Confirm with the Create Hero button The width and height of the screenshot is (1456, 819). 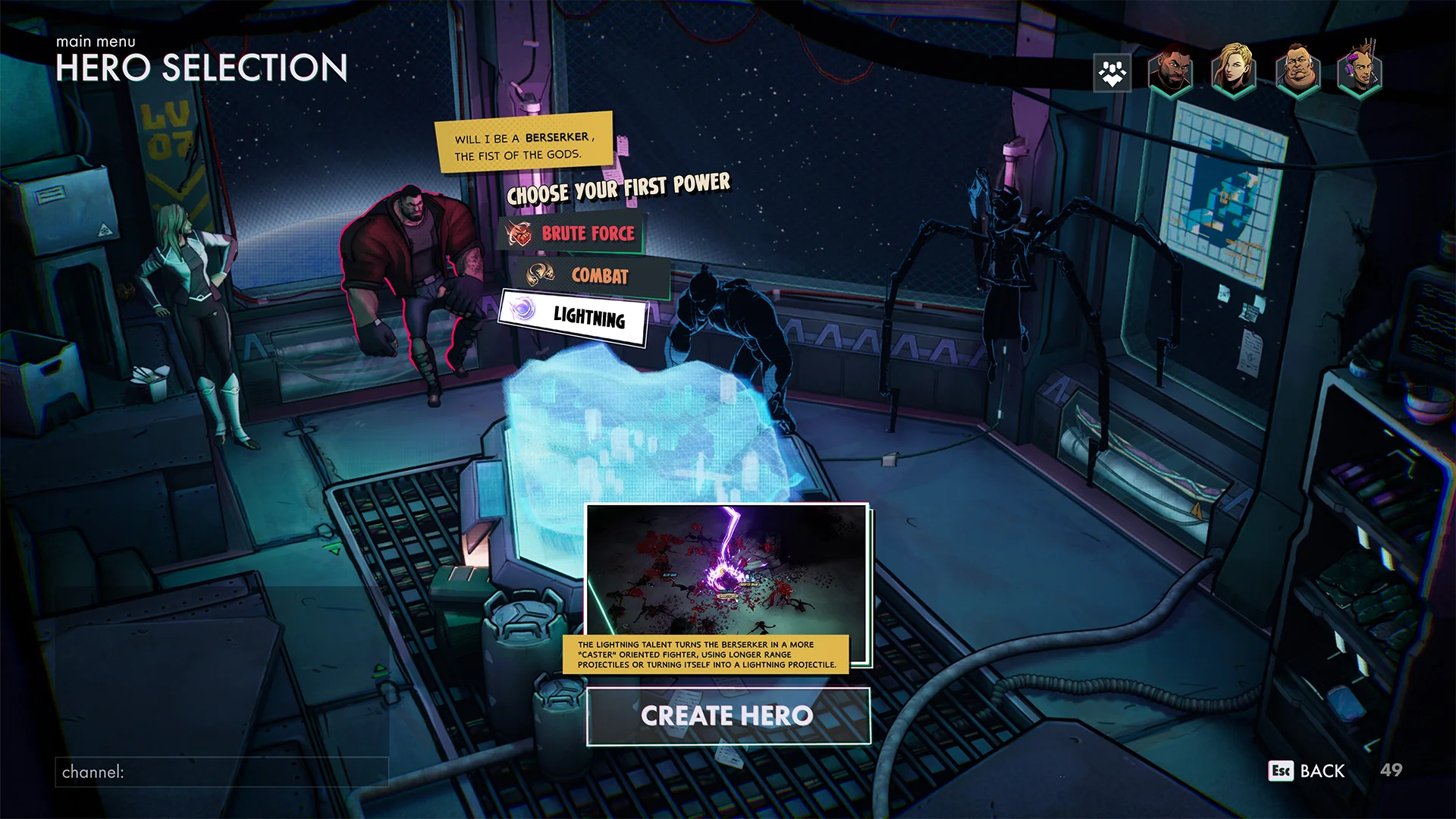(x=727, y=716)
